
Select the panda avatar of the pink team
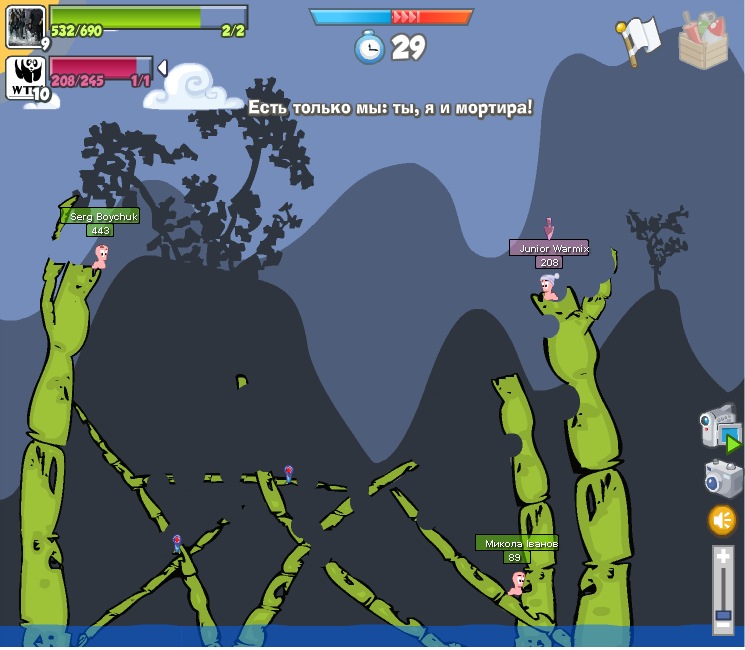coord(25,77)
